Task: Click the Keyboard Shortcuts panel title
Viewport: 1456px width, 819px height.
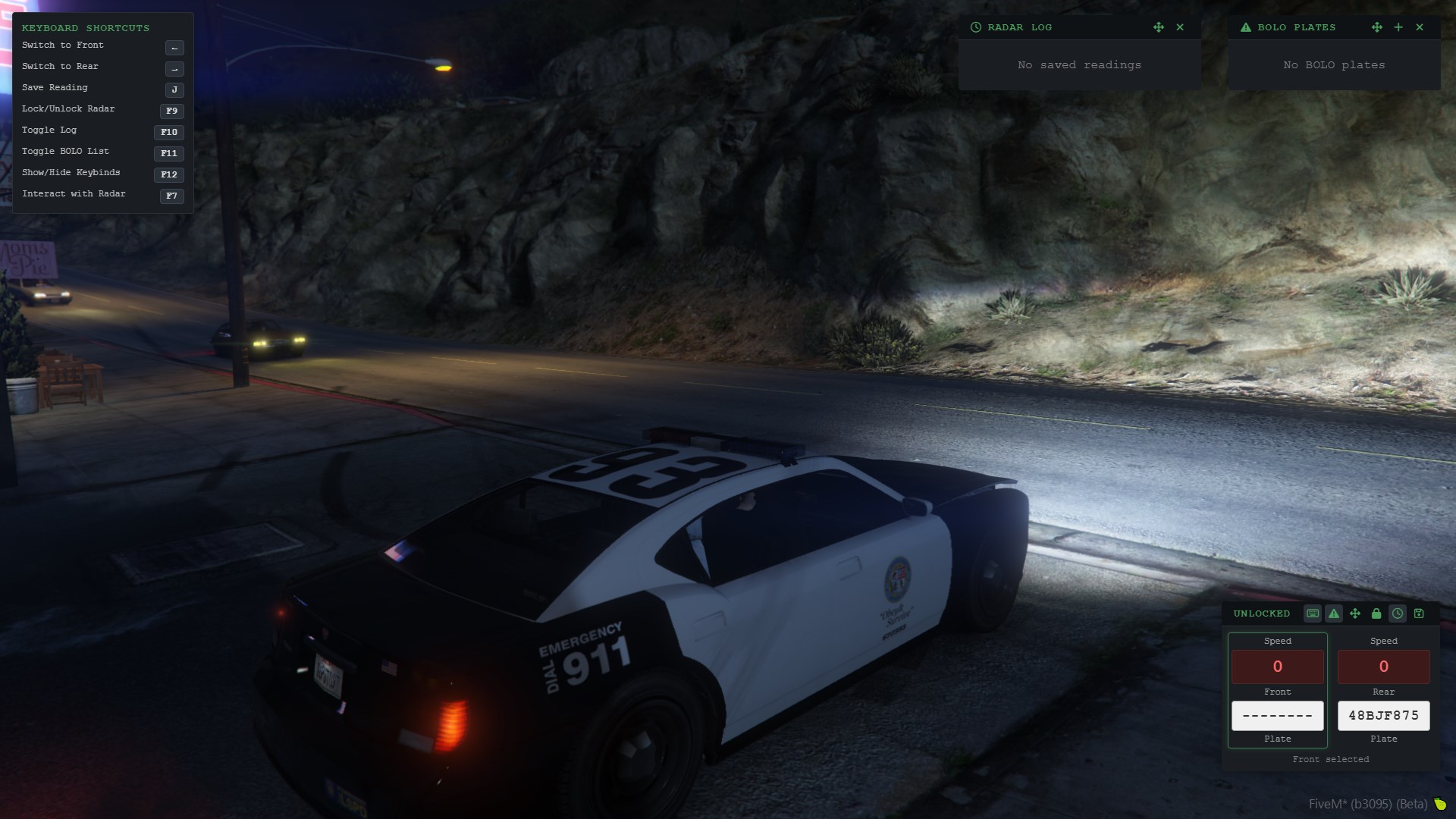Action: (x=86, y=28)
